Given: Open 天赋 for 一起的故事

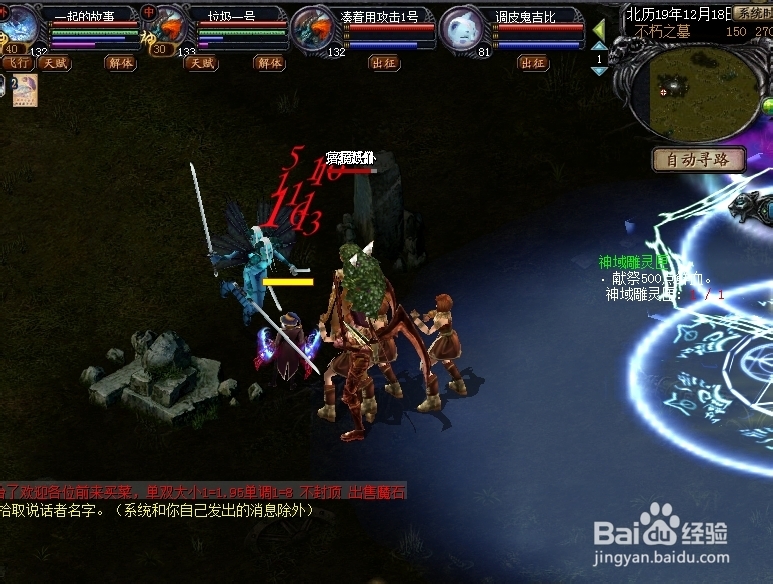Looking at the screenshot, I should (54, 63).
